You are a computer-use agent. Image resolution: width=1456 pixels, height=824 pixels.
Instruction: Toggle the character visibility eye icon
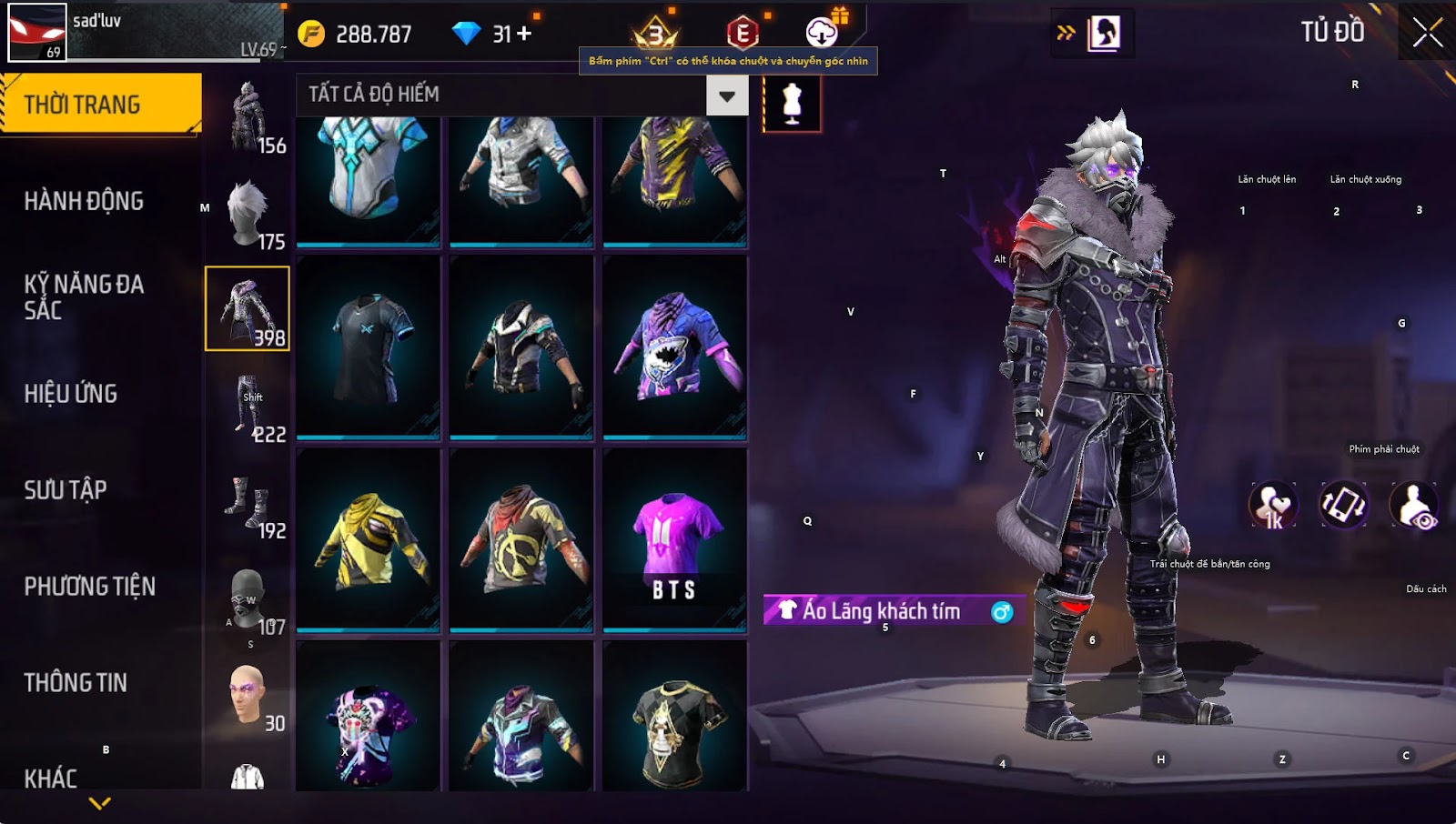click(1414, 506)
